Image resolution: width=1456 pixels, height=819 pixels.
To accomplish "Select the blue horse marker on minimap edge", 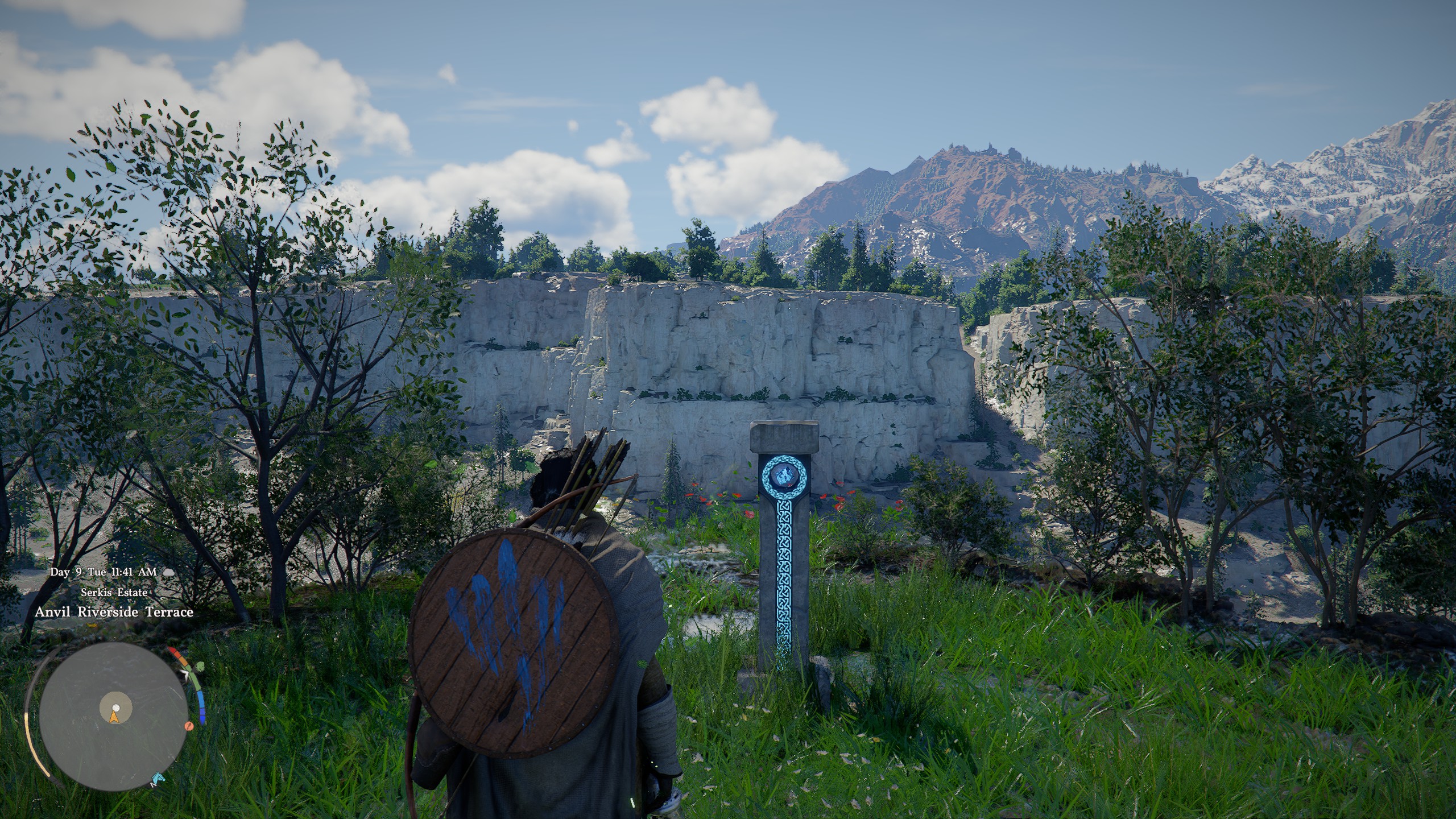I will click(x=158, y=779).
